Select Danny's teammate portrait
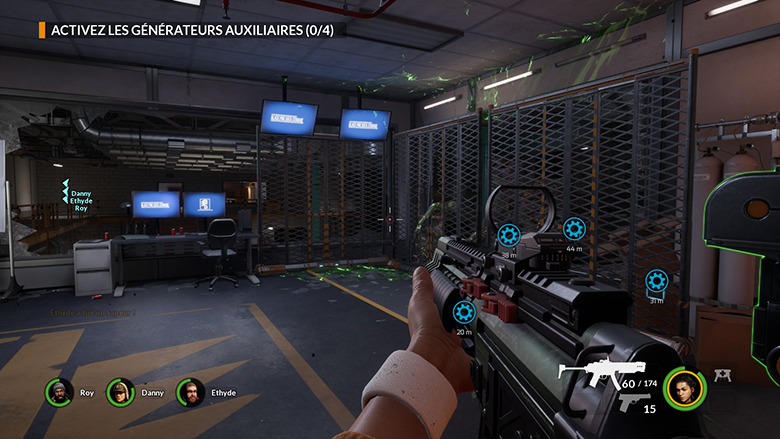Image resolution: width=780 pixels, height=439 pixels. pyautogui.click(x=121, y=392)
